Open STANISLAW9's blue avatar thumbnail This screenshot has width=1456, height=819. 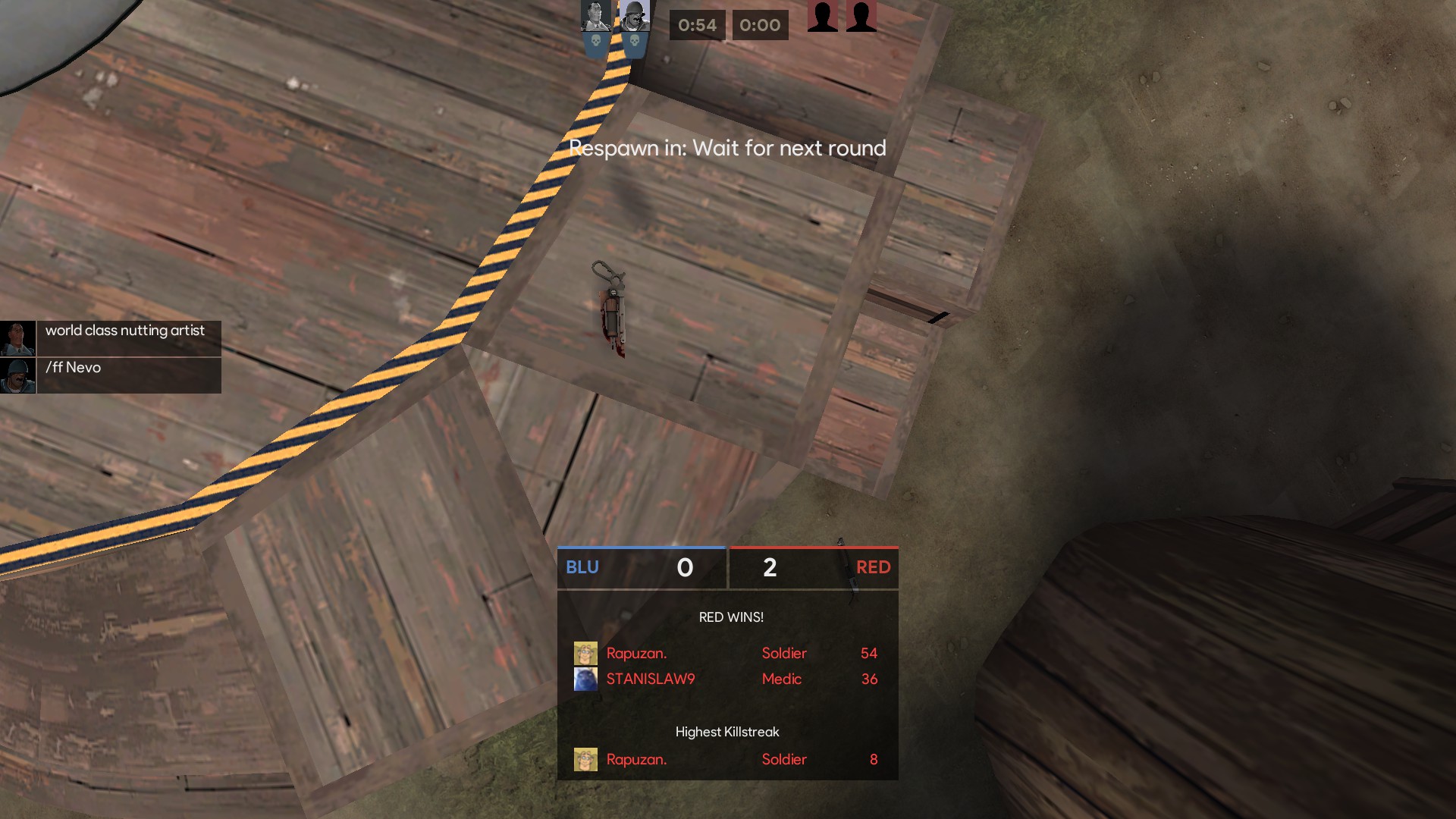585,679
